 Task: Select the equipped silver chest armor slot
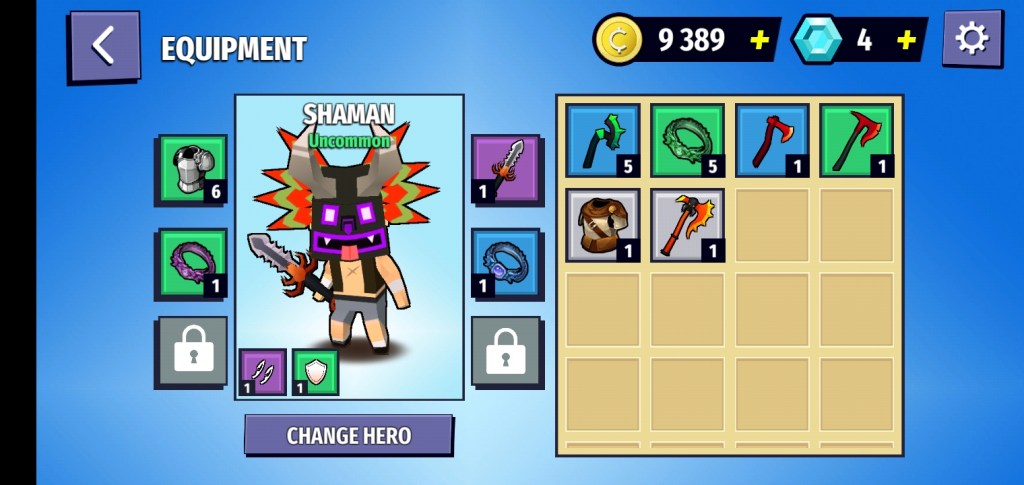192,169
